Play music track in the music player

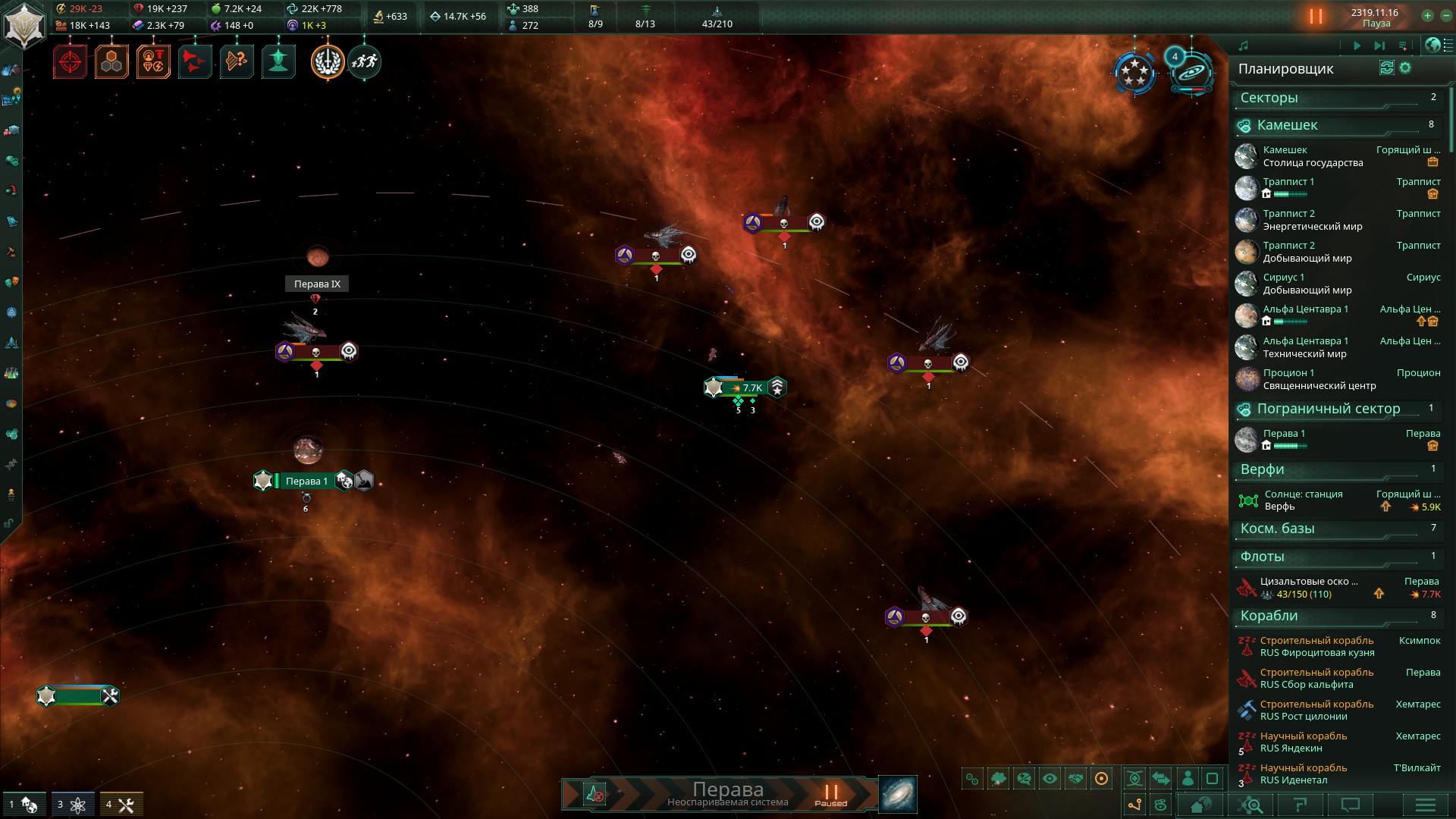1357,46
